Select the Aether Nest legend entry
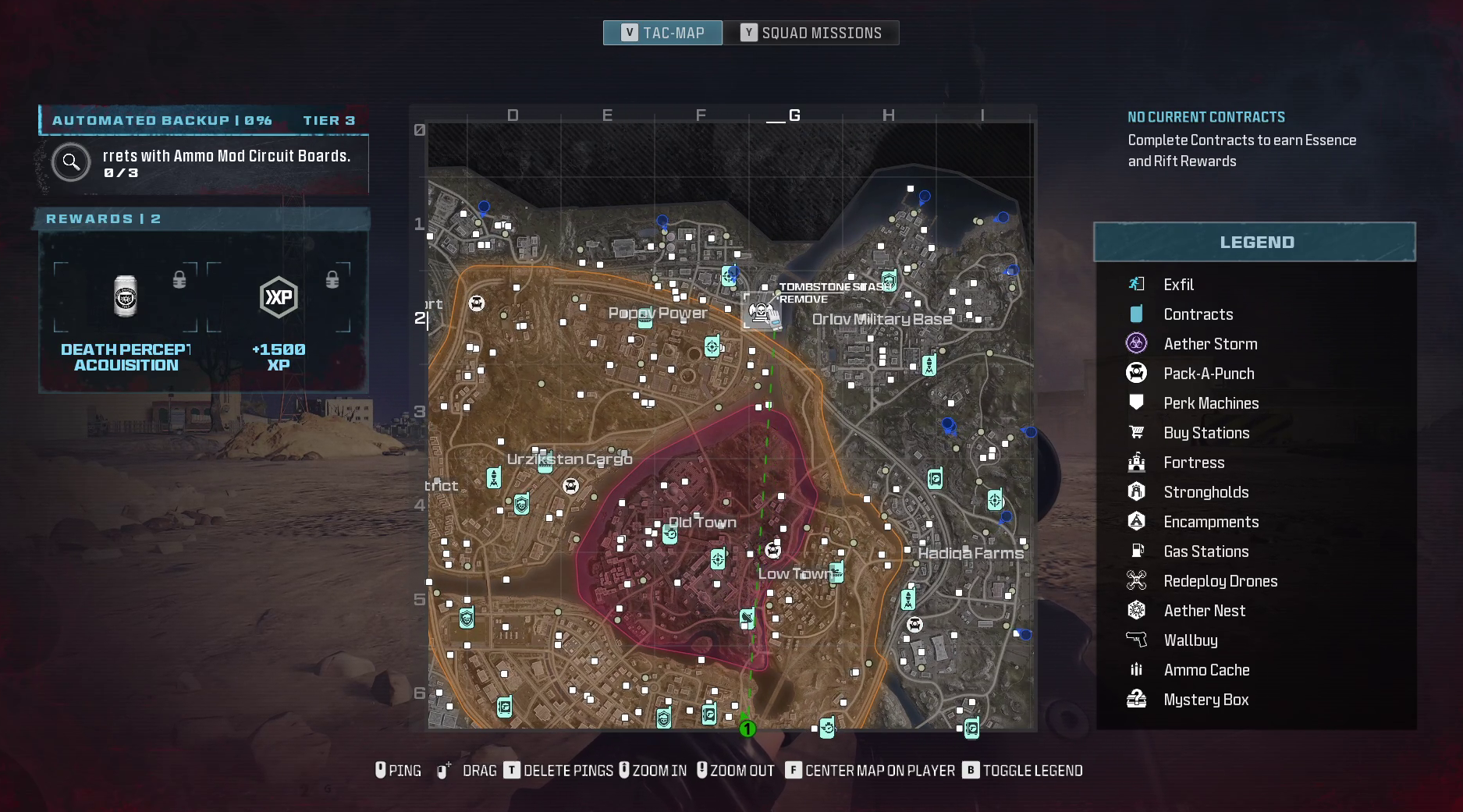1463x812 pixels. 1204,611
